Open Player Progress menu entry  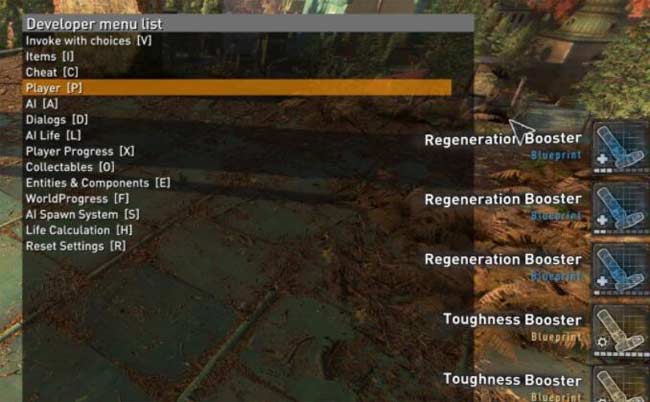(80, 151)
